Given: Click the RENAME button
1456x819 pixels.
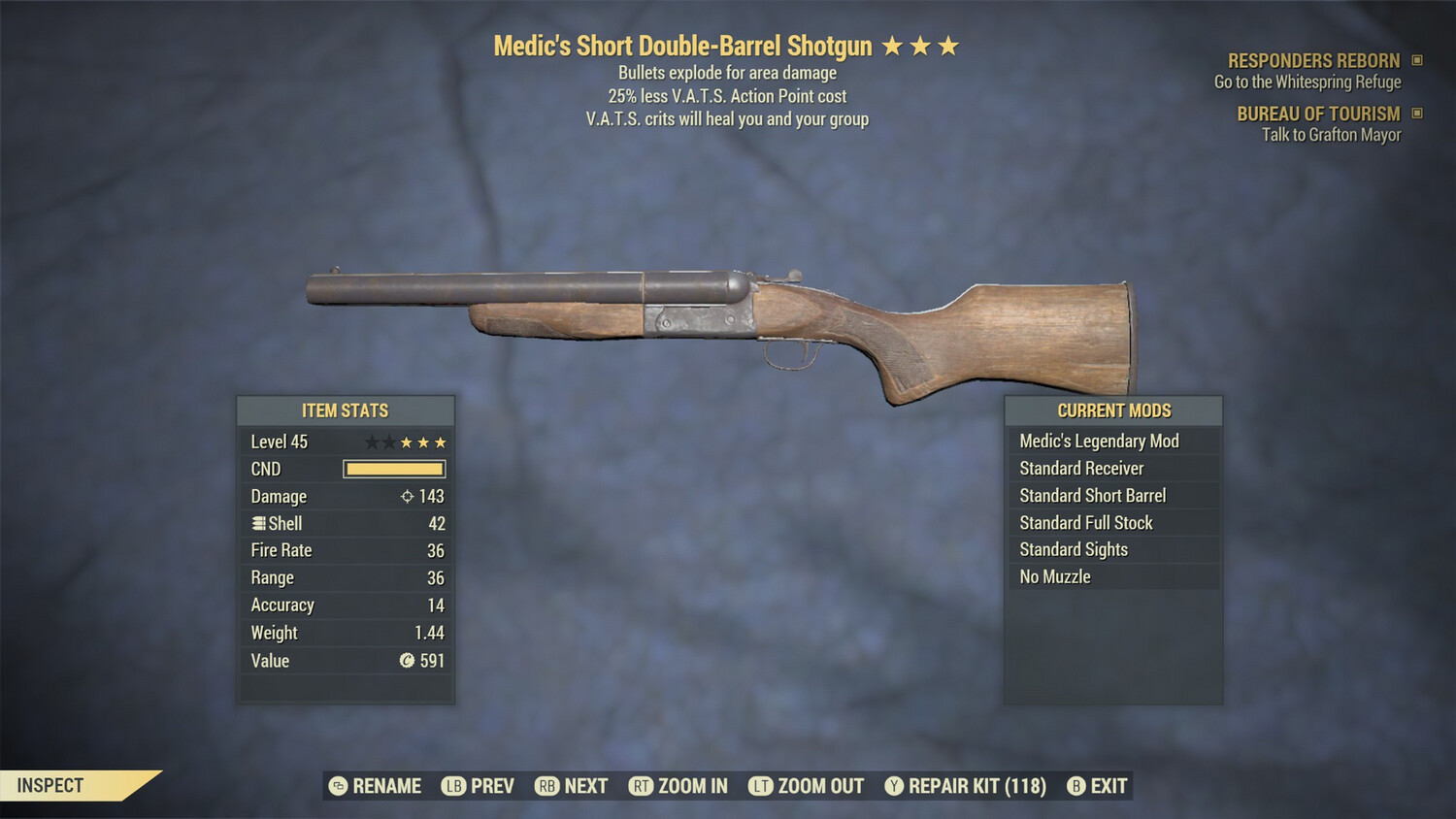Looking at the screenshot, I should [386, 786].
